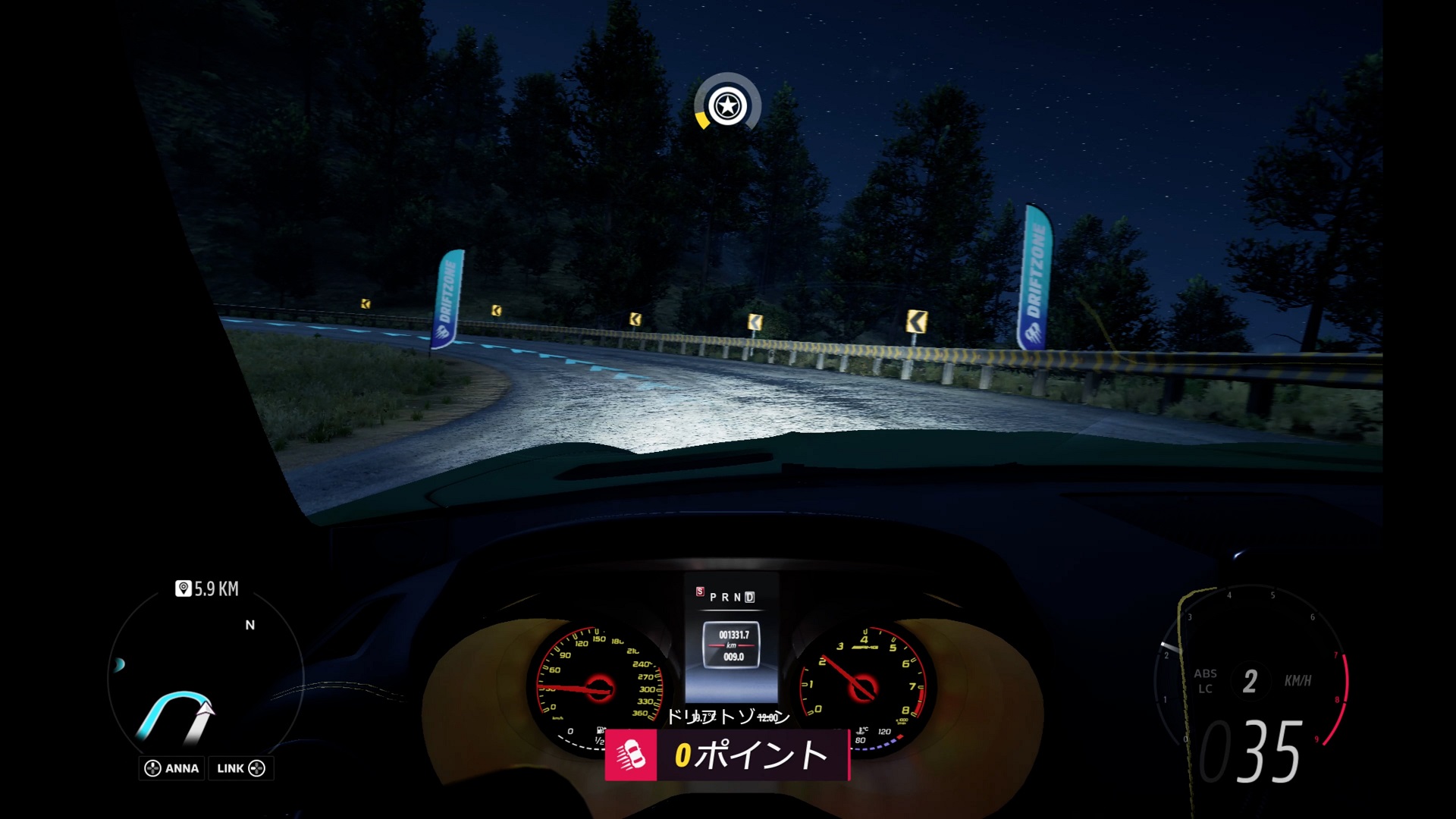Select the D gear on the PRND display
Image resolution: width=1456 pixels, height=819 pixels.
tap(750, 598)
